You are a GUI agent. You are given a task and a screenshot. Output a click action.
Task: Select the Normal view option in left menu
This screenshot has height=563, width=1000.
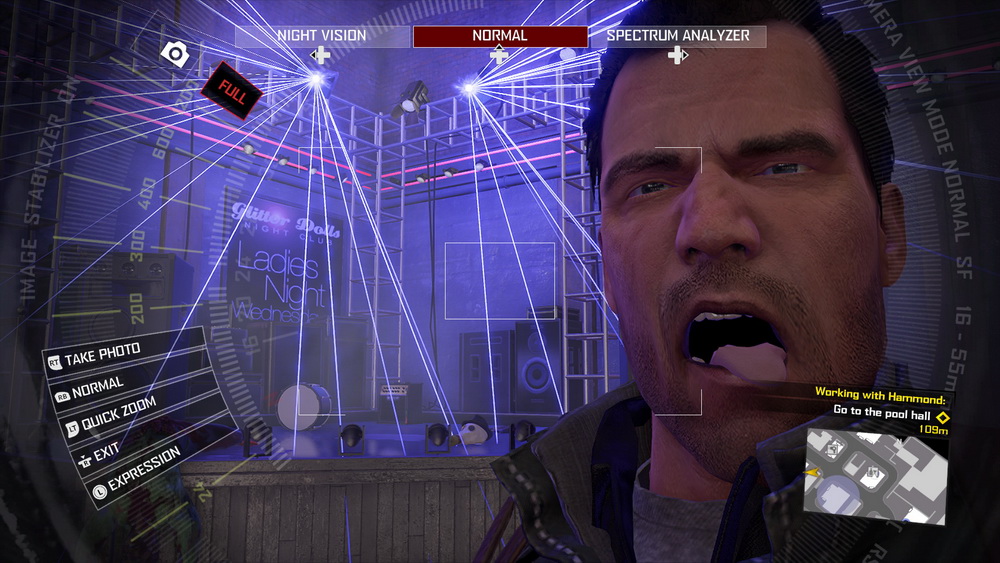(x=98, y=385)
